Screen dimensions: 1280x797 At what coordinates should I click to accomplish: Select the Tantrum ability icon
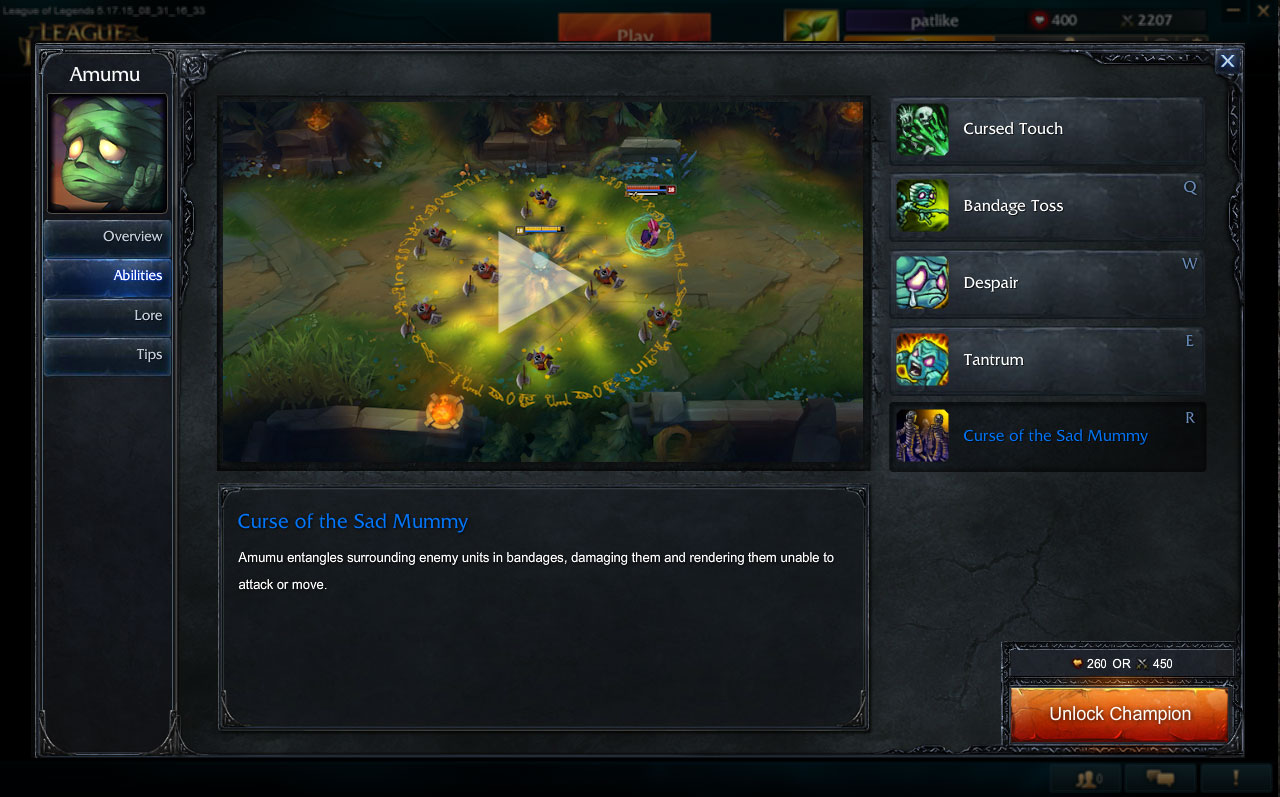(x=921, y=359)
